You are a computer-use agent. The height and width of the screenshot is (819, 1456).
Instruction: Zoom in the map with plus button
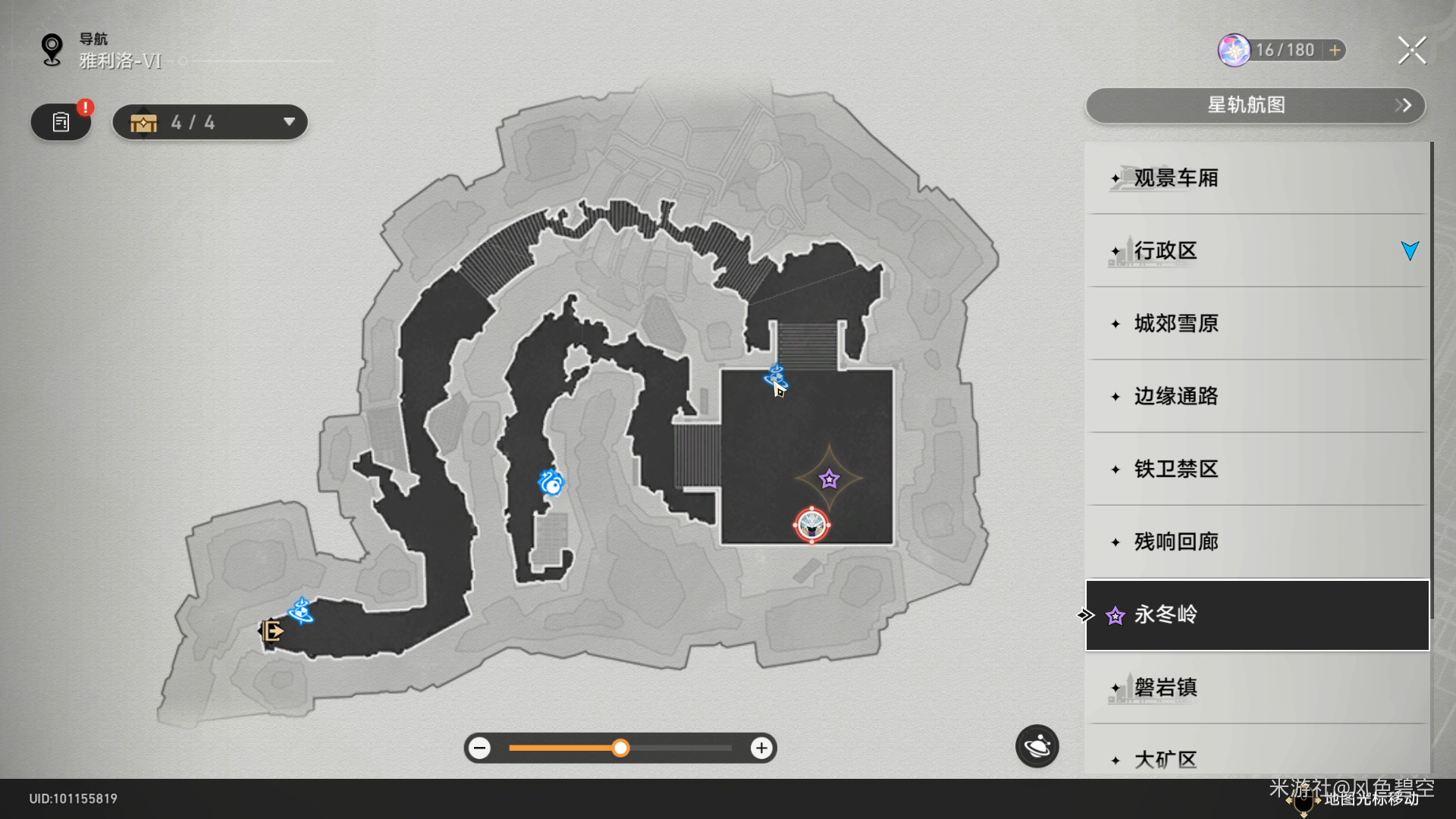tap(761, 748)
